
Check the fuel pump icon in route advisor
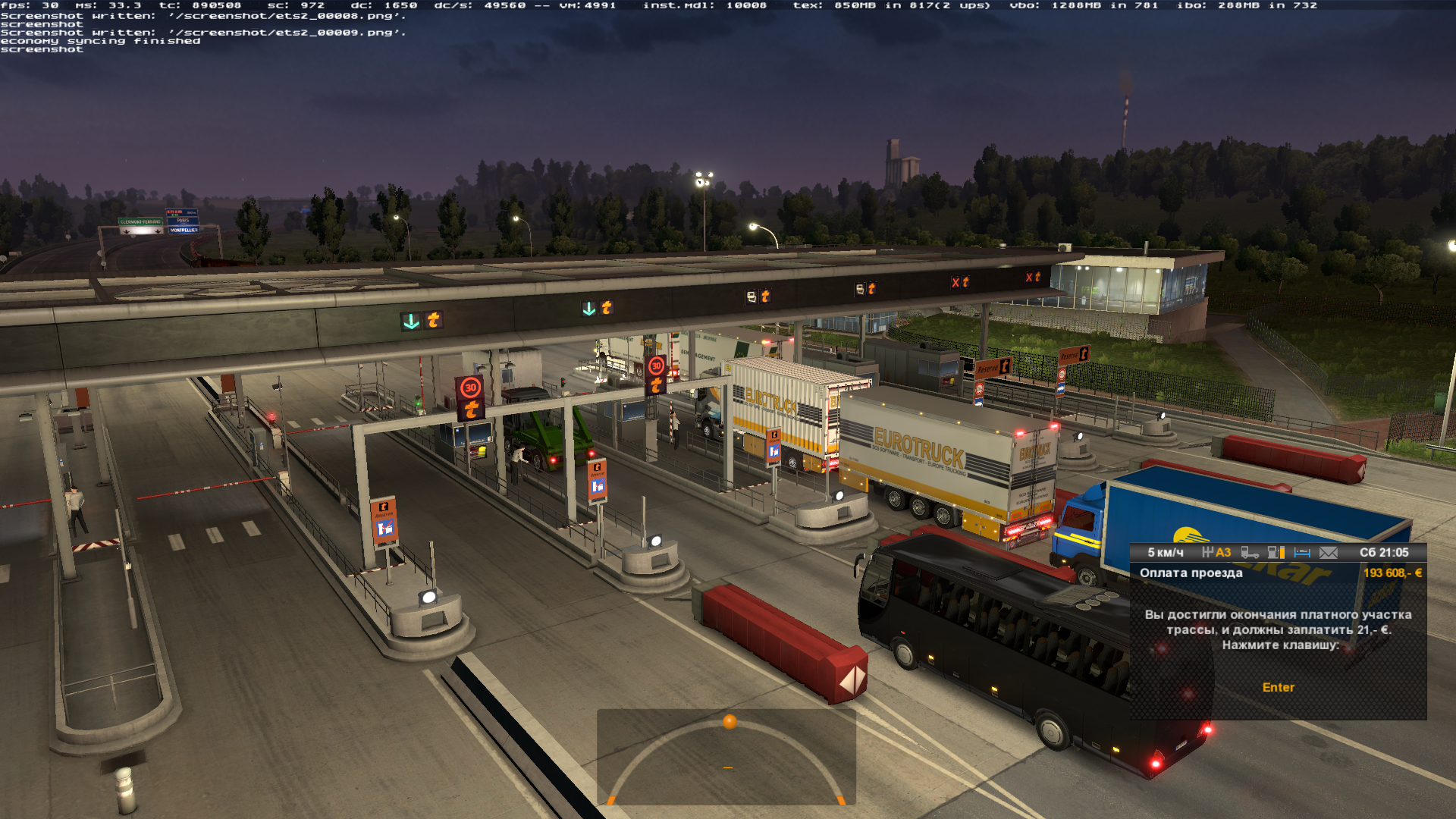tap(1276, 553)
